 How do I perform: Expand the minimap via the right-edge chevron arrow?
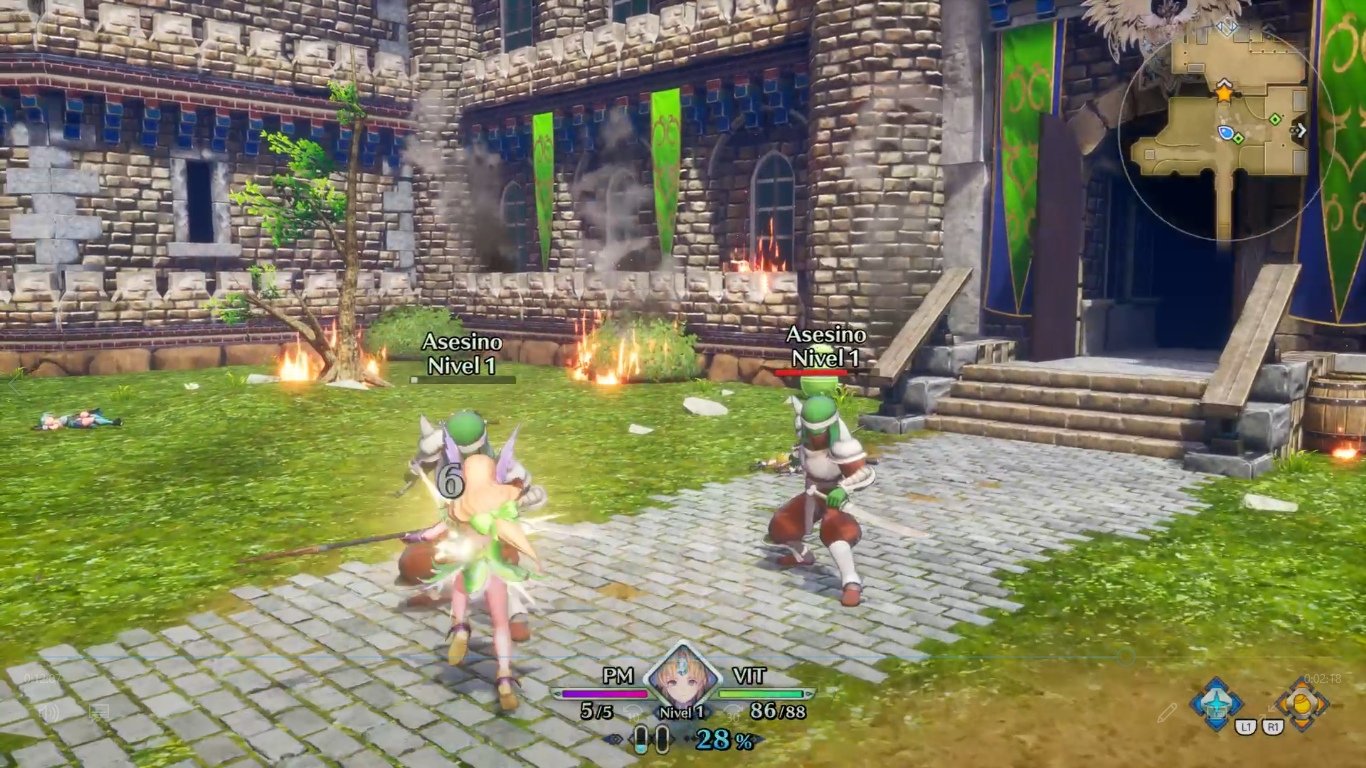(x=1301, y=129)
